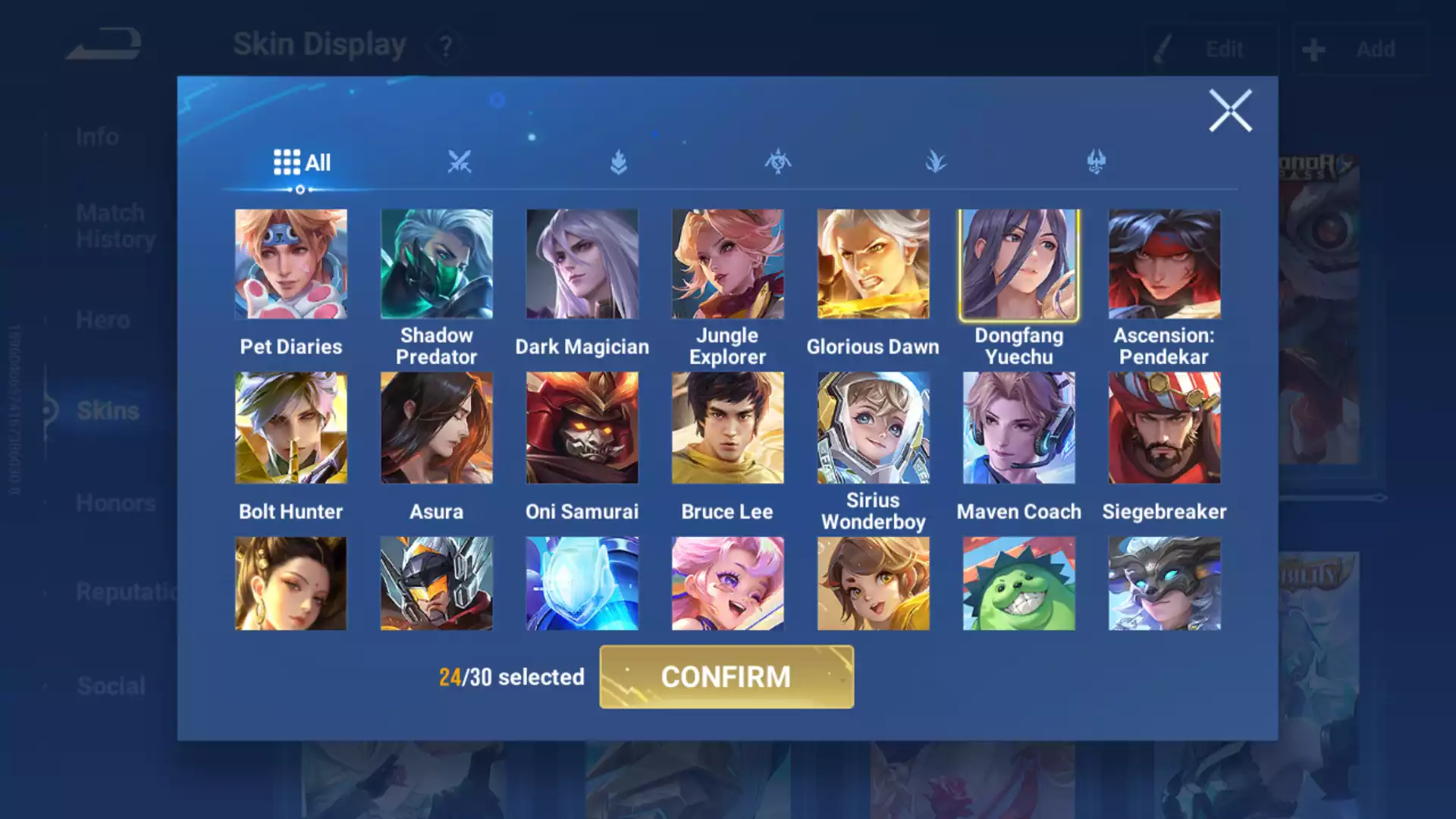Image resolution: width=1456 pixels, height=819 pixels.
Task: Select the Pet Diaries skin
Action: [x=290, y=264]
